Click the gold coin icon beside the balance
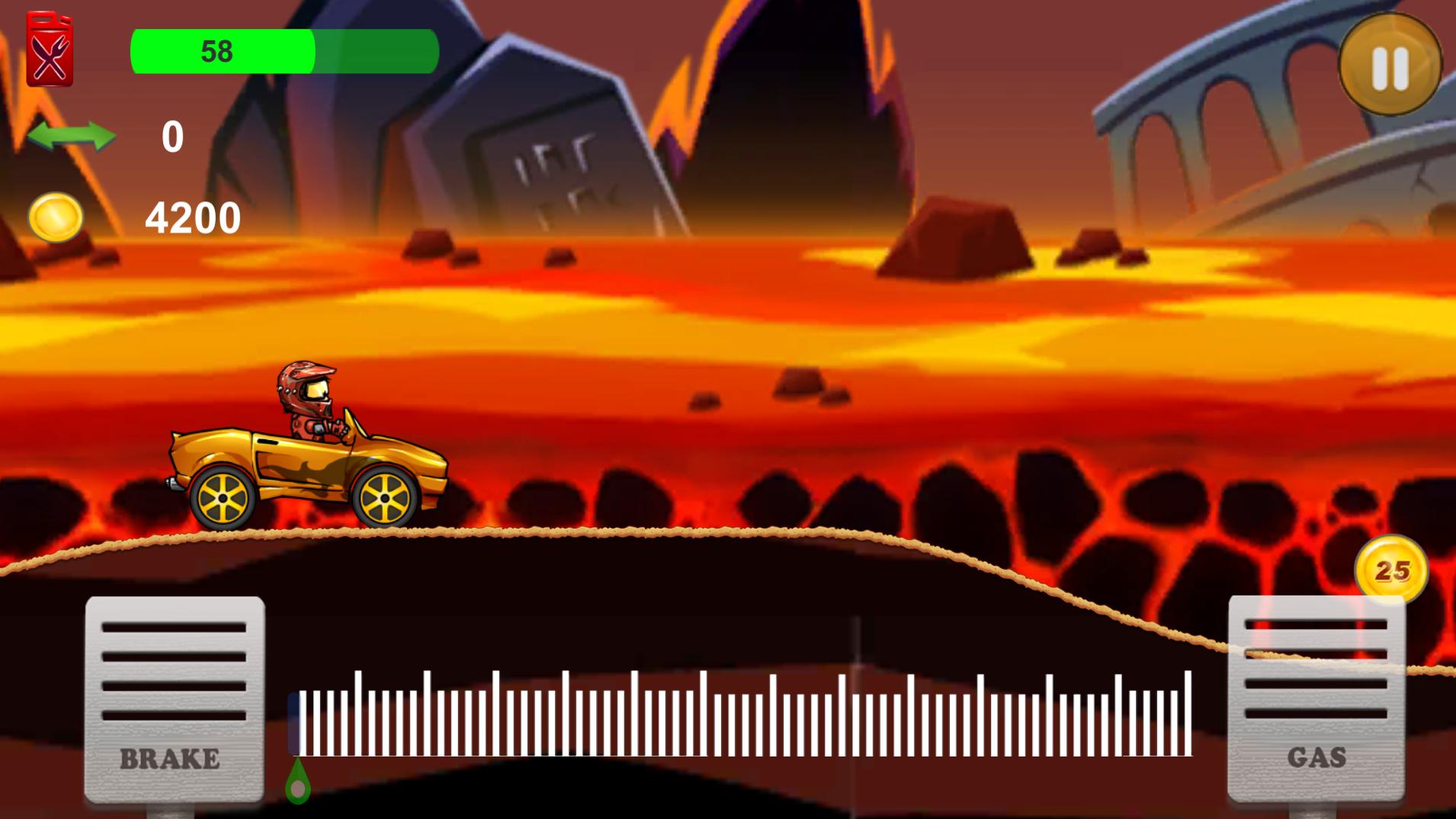The height and width of the screenshot is (819, 1456). [58, 218]
